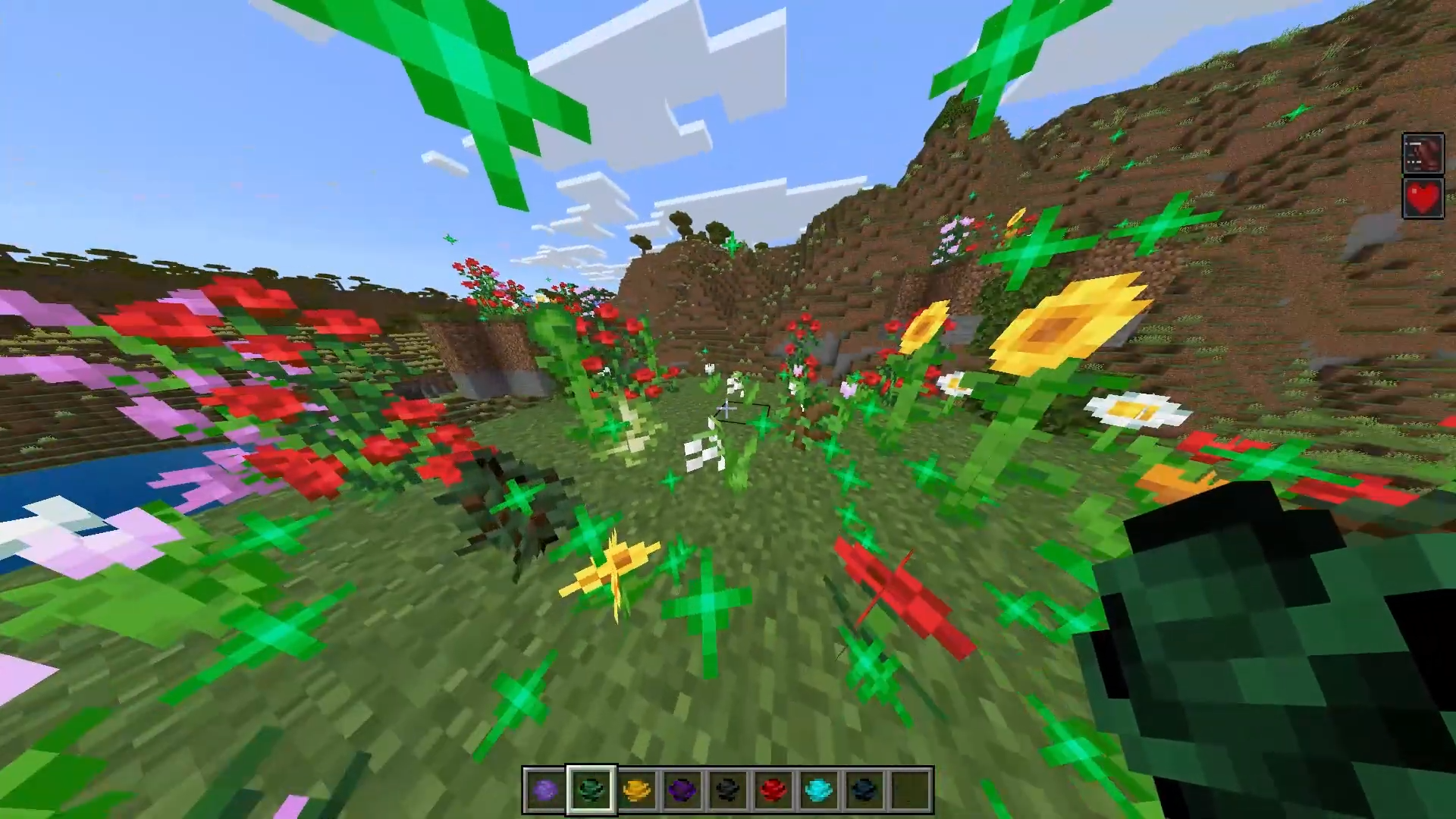Click the highlighted dark green flower slot

click(x=591, y=791)
